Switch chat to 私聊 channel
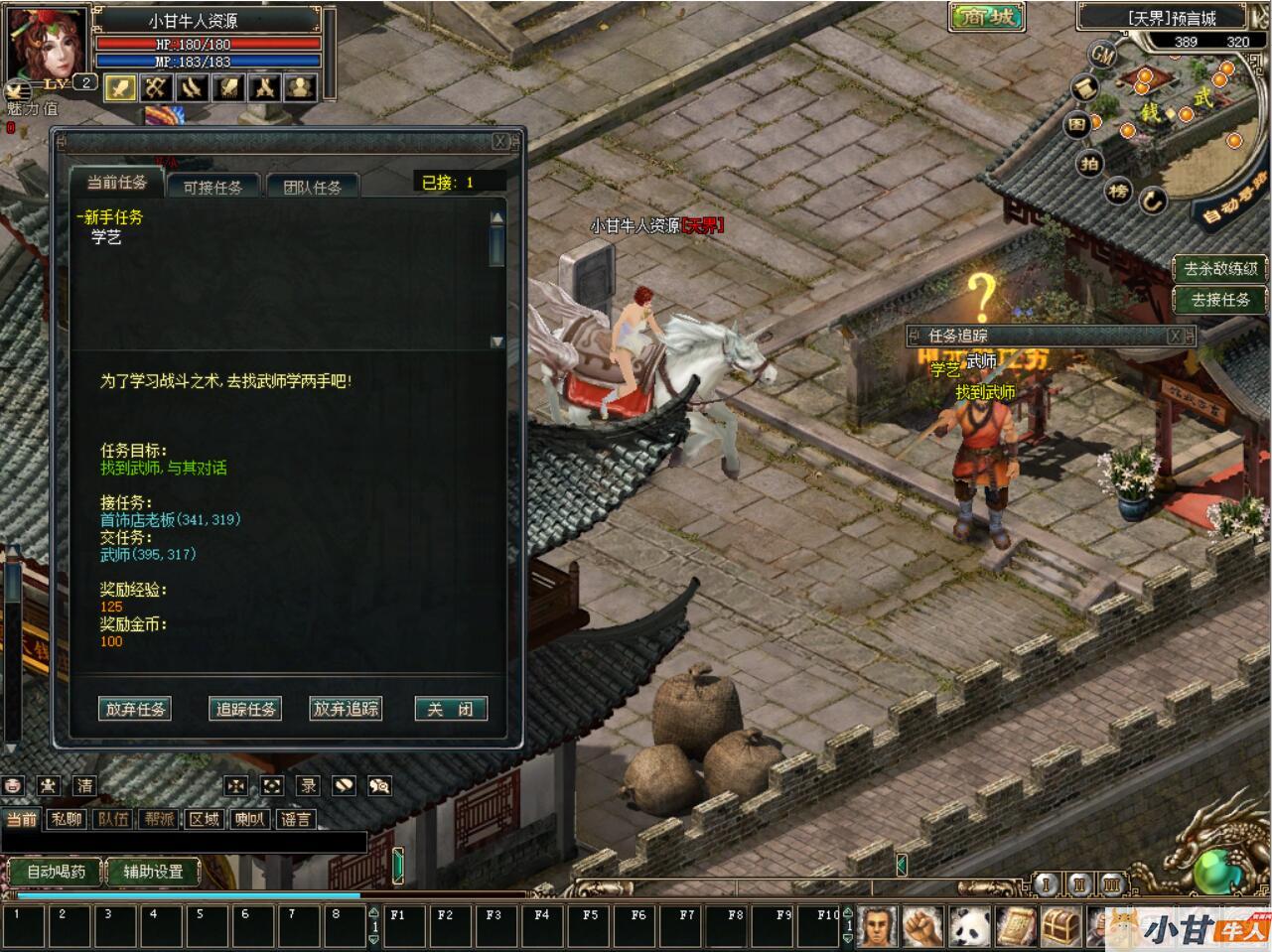 click(67, 819)
